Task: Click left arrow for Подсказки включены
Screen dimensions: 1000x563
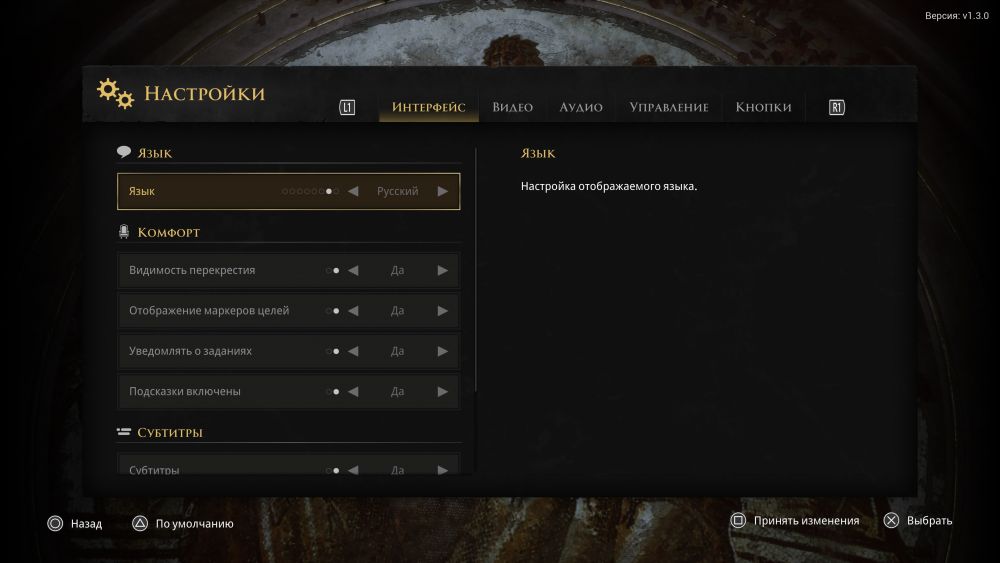Action: [353, 391]
